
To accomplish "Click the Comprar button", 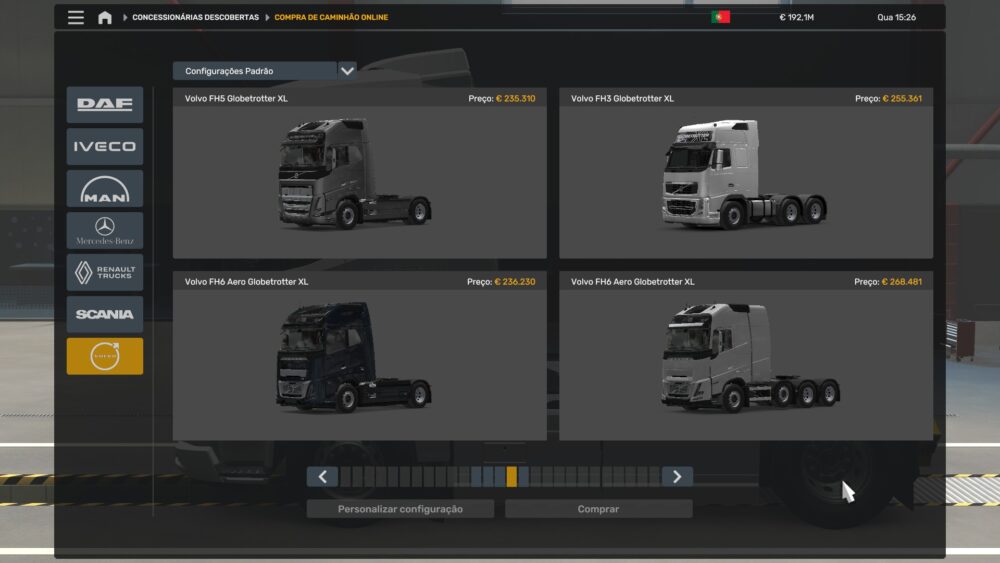I will click(598, 509).
